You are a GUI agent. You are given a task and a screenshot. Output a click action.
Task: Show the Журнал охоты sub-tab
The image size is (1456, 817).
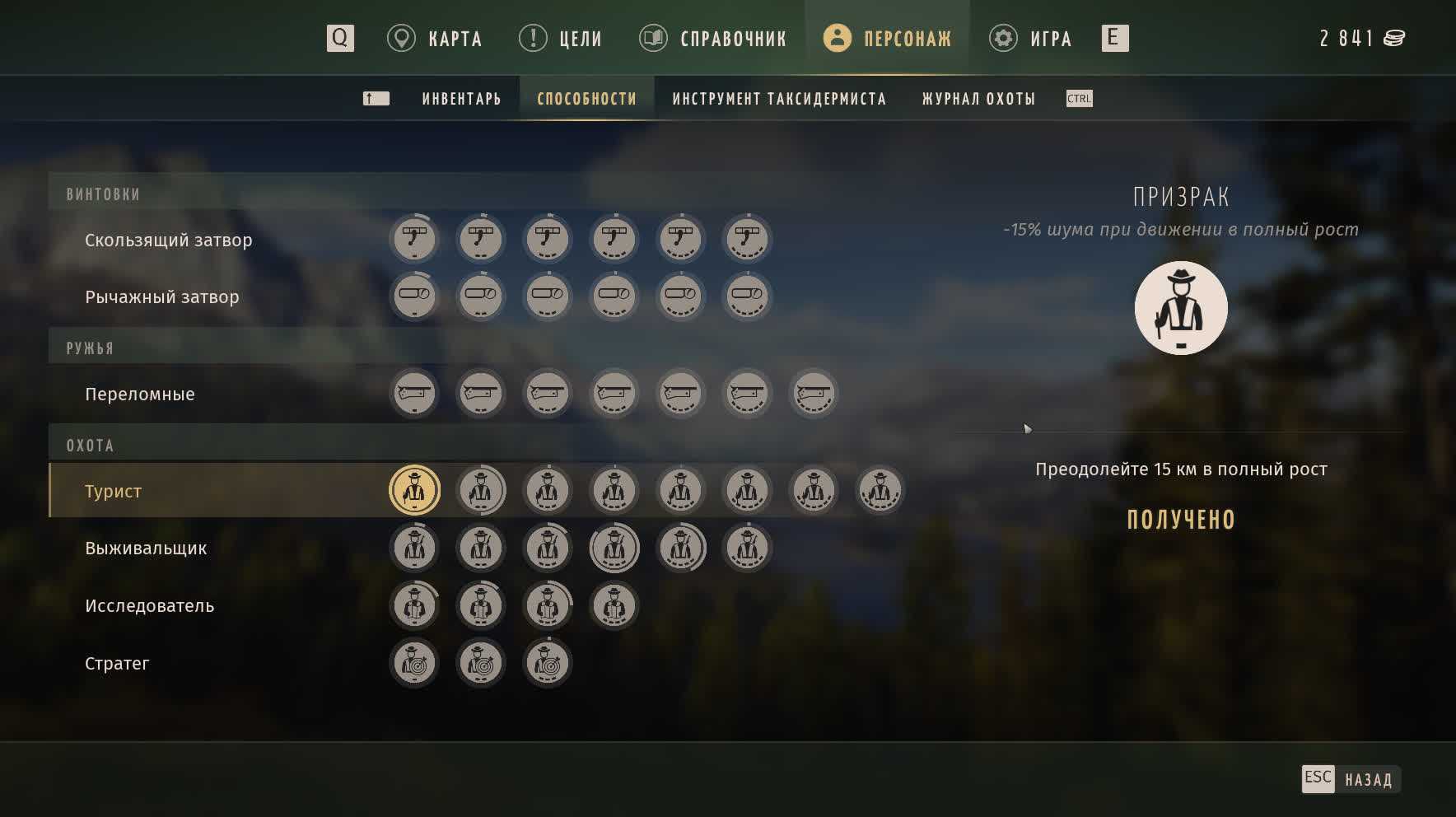pos(978,99)
